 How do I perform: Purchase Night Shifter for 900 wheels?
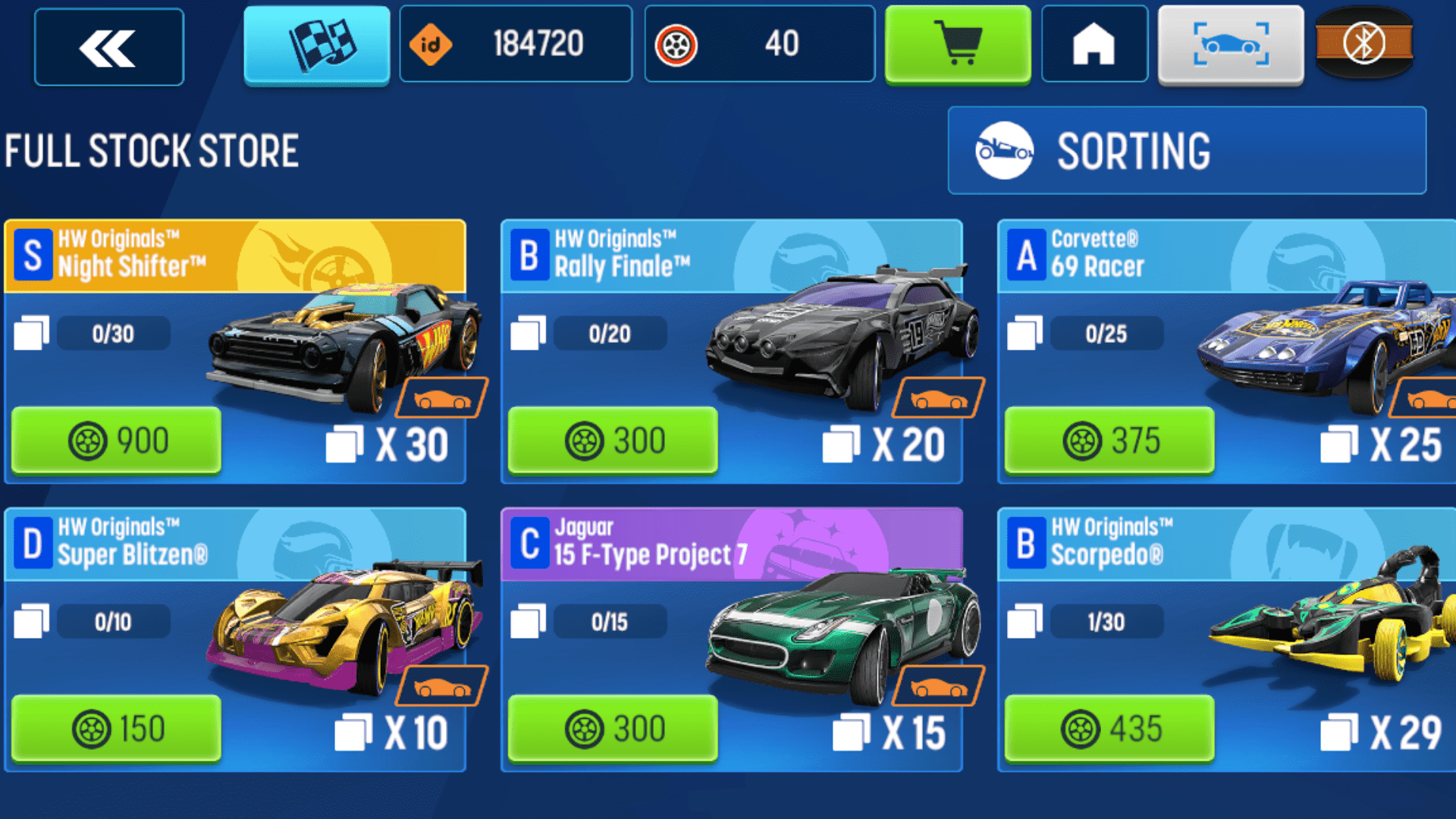(115, 440)
